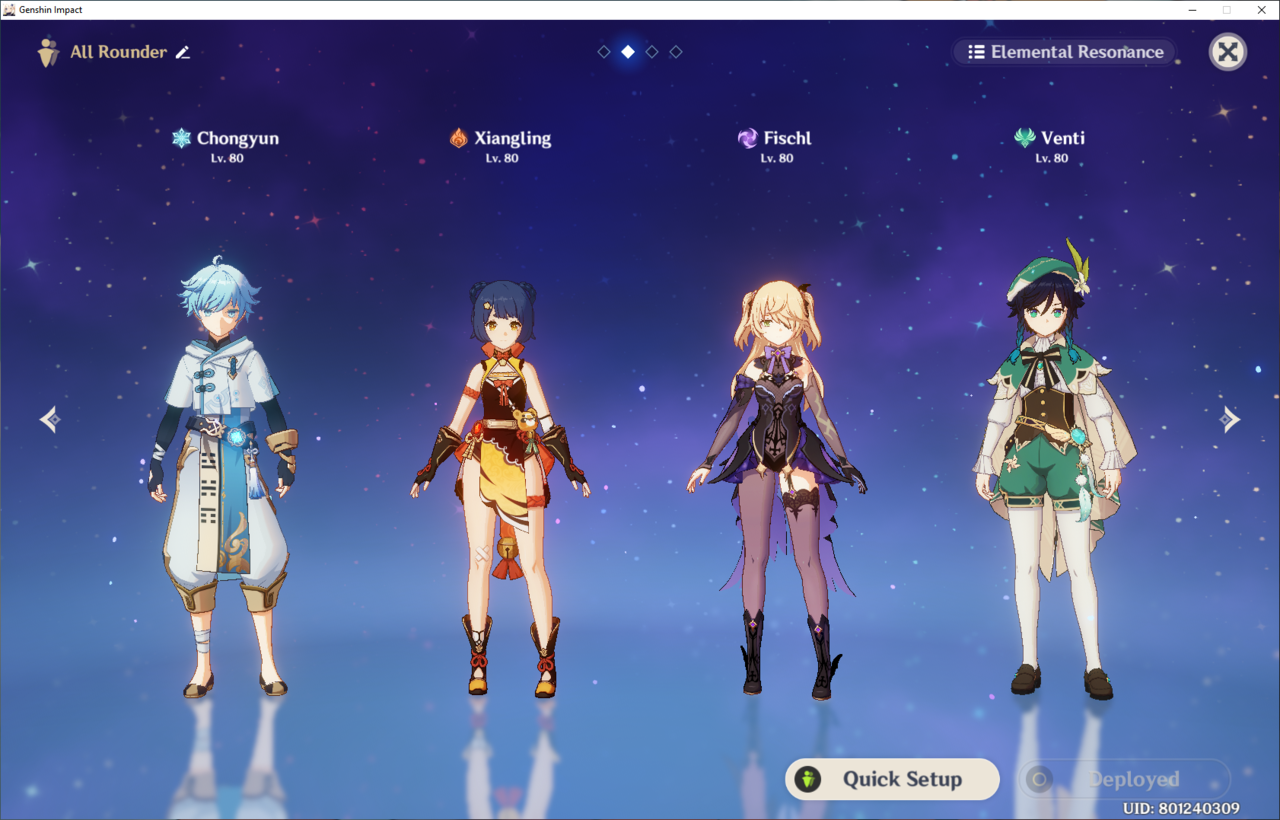Close the Genshin Impact window
The image size is (1280, 820).
tap(1260, 10)
